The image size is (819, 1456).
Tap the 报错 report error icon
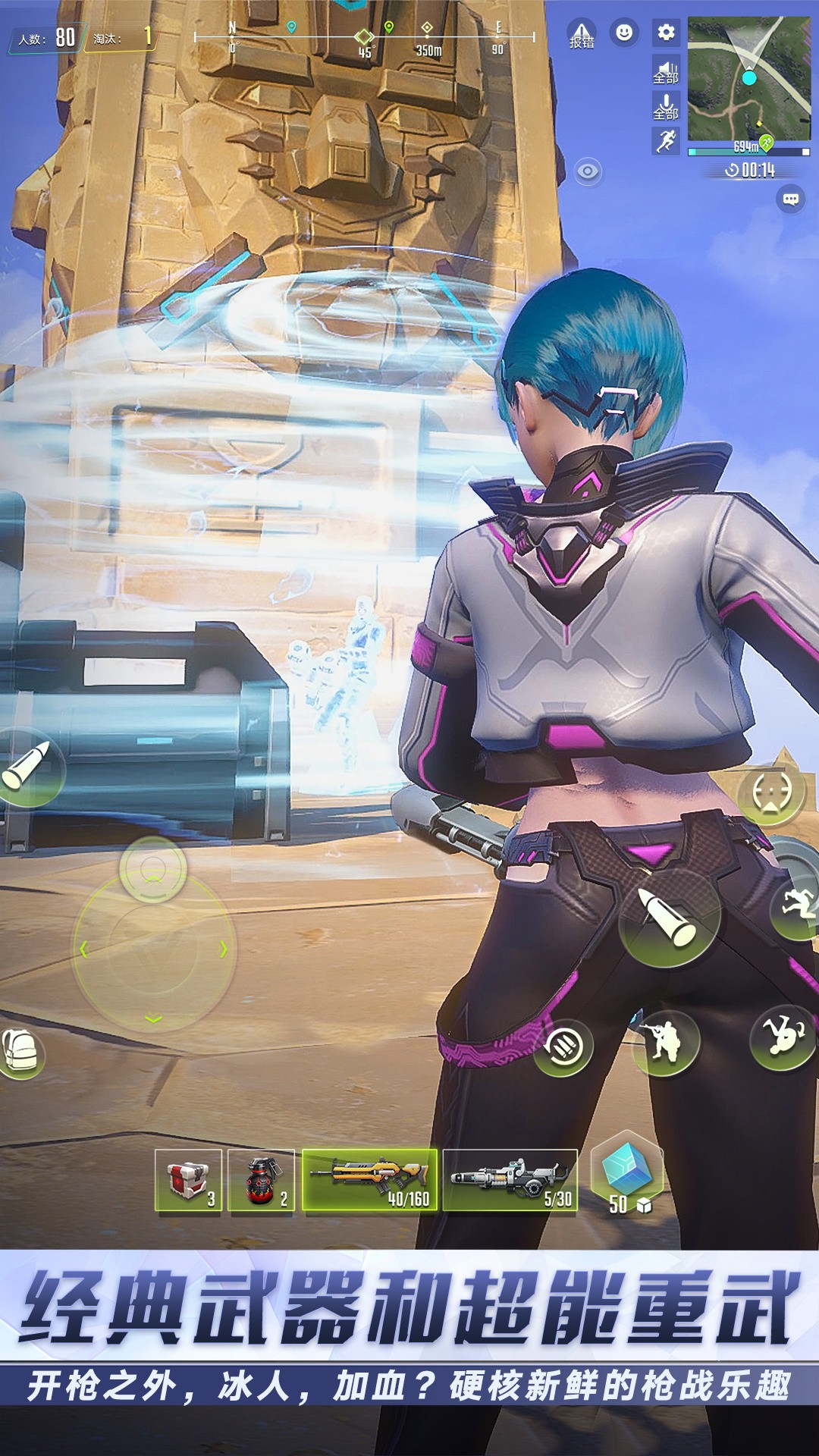tap(582, 35)
